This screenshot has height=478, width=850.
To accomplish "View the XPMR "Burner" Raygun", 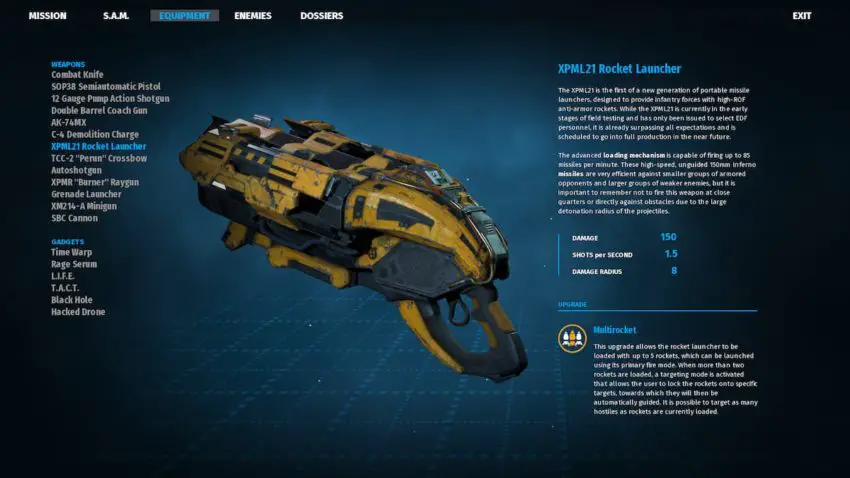I will (x=95, y=183).
